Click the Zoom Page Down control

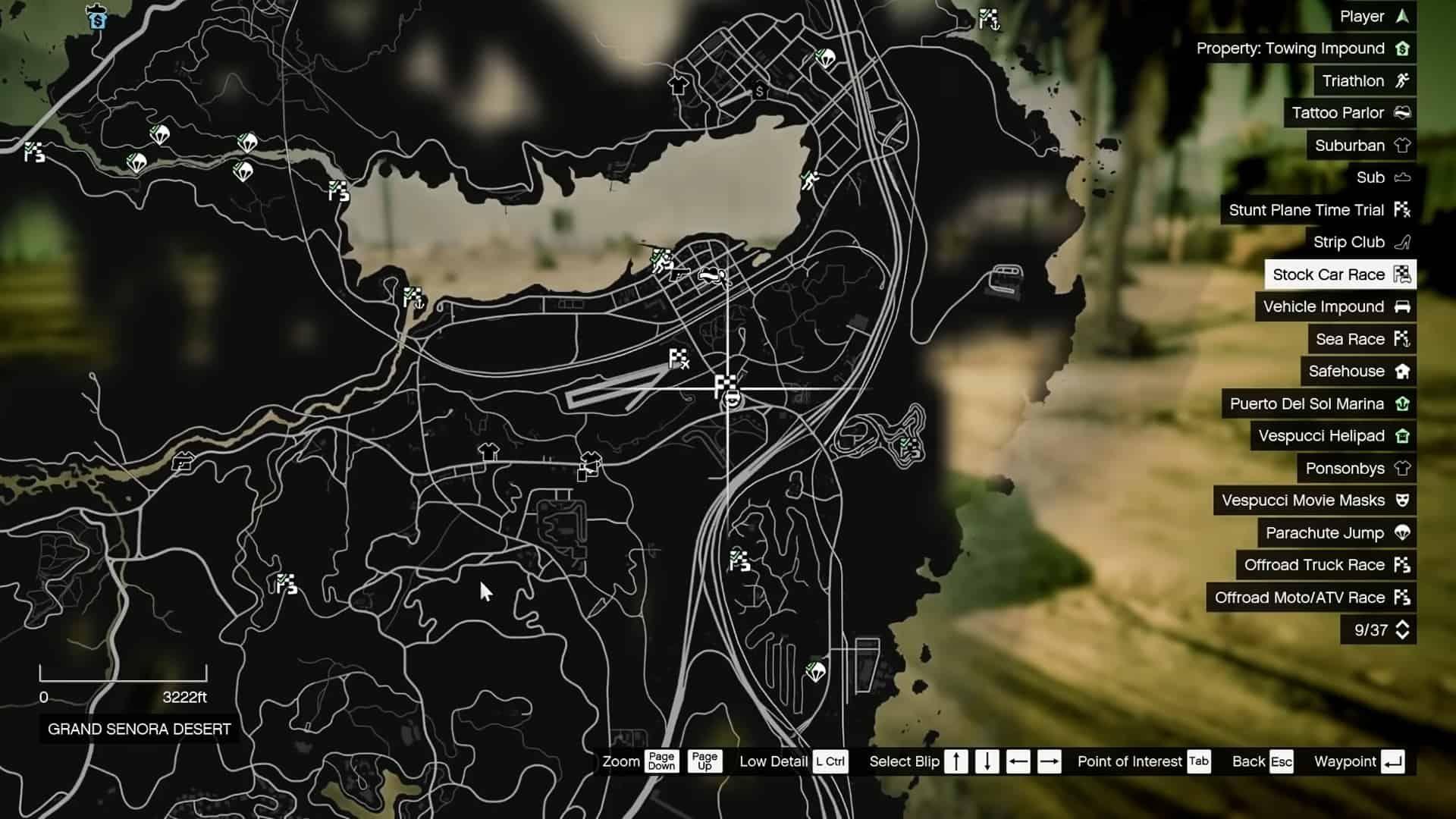coord(661,762)
